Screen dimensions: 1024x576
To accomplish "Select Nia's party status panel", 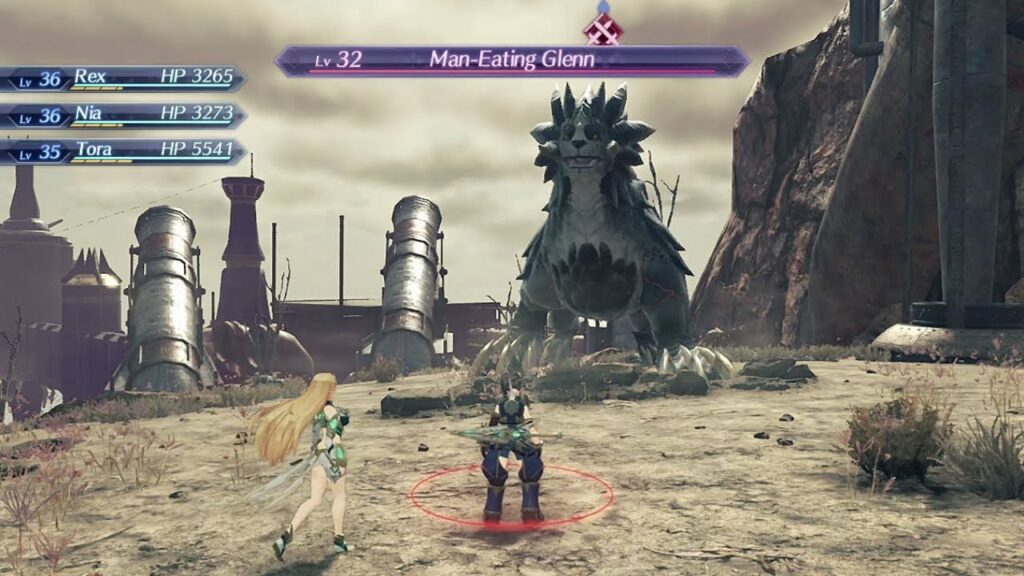I will [125, 116].
